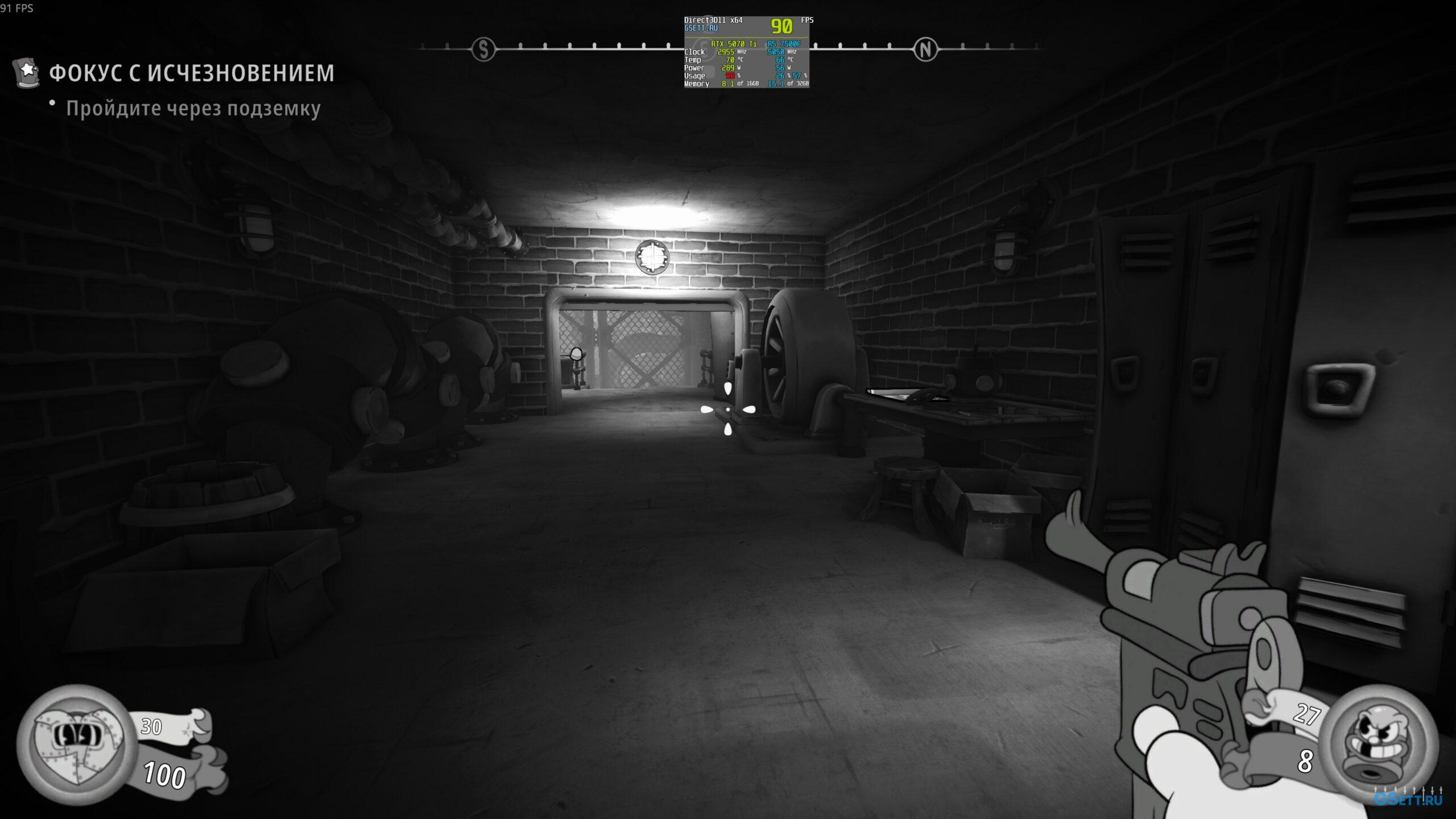The width and height of the screenshot is (1456, 819).
Task: Click the compass North marker
Action: click(925, 50)
